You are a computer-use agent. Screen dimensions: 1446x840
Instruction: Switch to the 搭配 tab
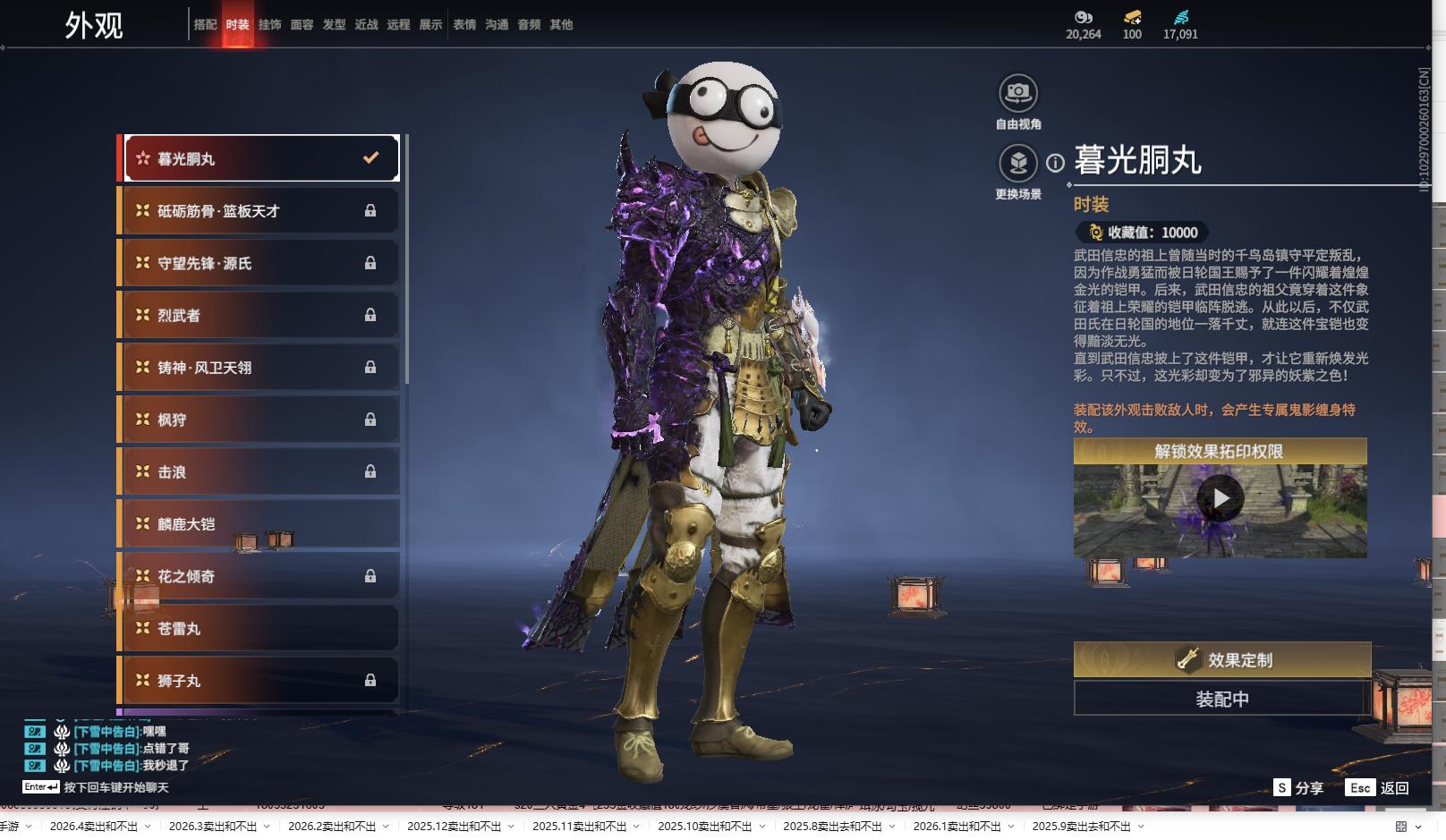pos(205,25)
